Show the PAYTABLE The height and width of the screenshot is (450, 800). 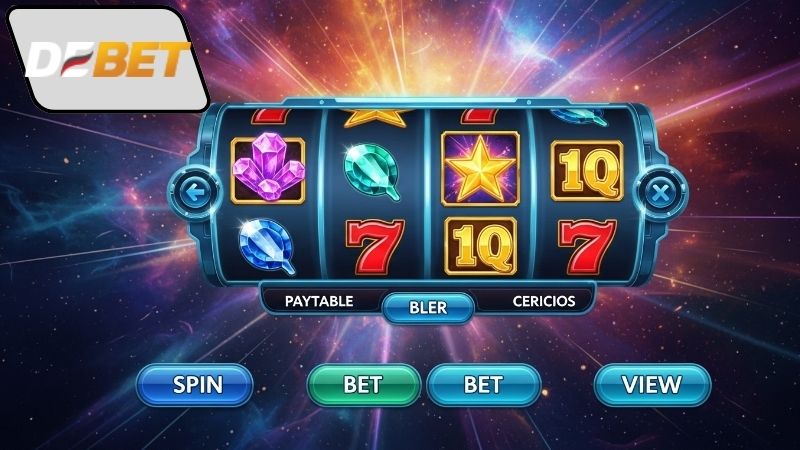click(x=319, y=300)
